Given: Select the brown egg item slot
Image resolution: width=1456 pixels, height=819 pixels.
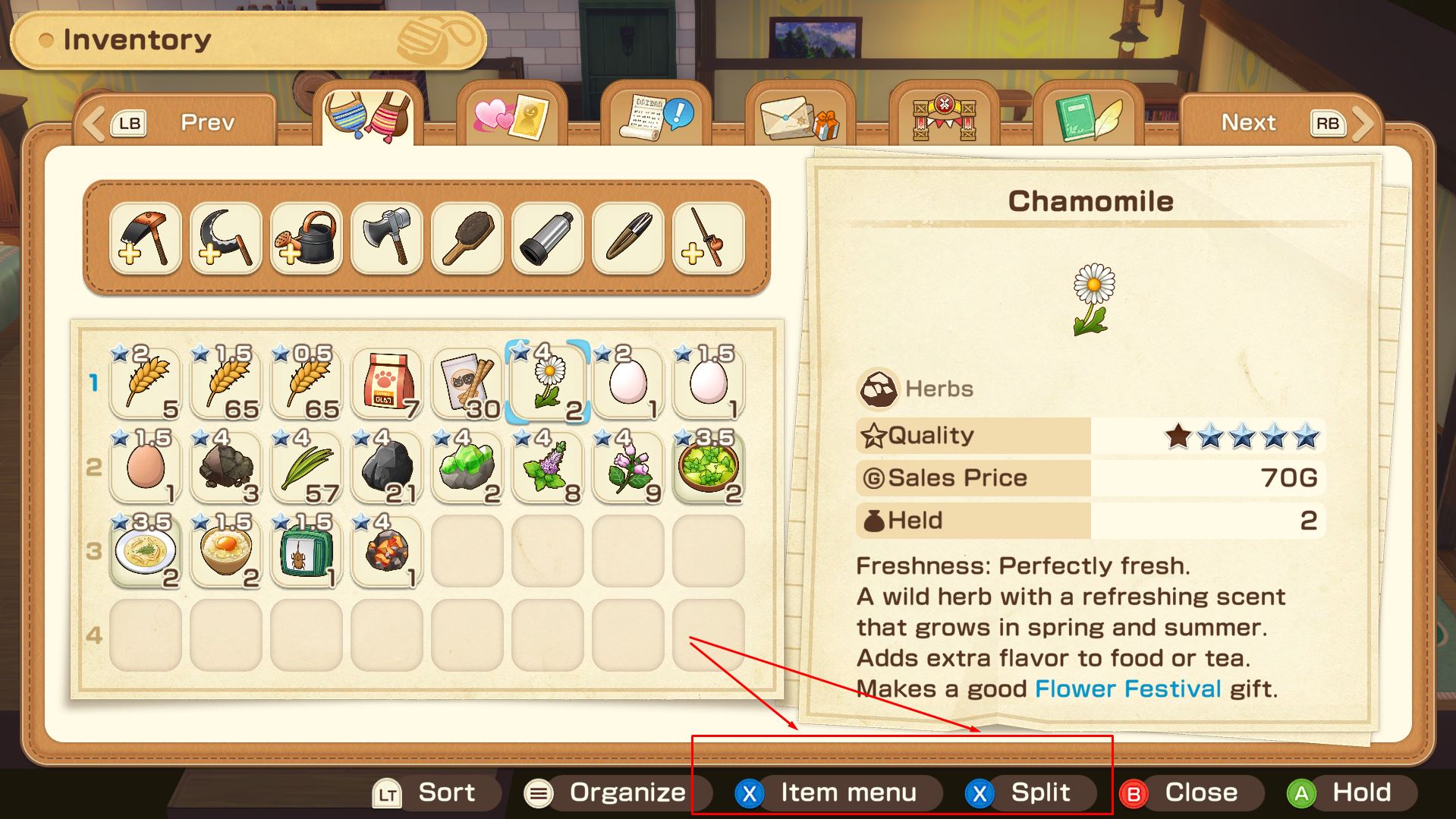Looking at the screenshot, I should click(x=145, y=467).
